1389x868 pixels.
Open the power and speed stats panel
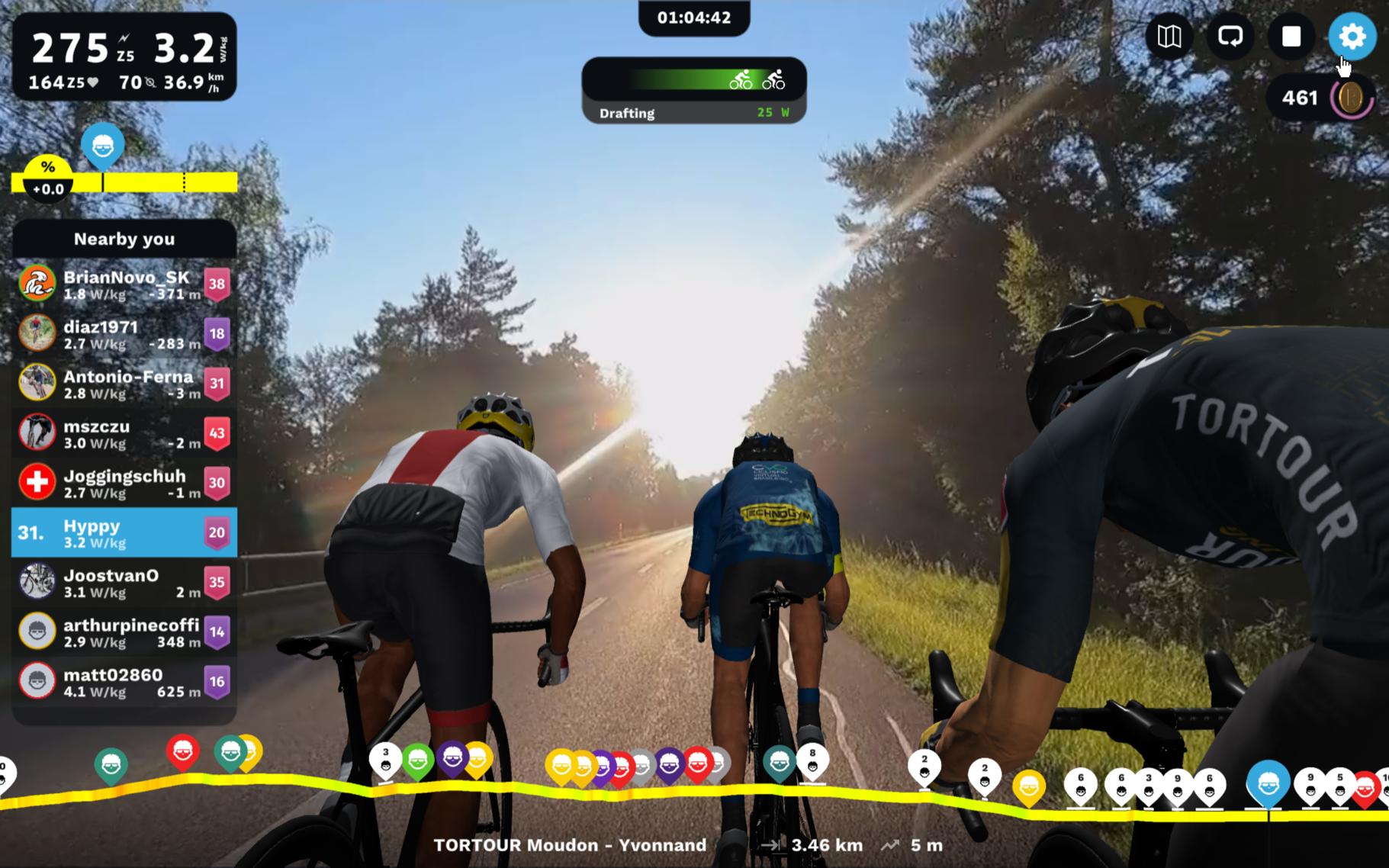coord(124,57)
